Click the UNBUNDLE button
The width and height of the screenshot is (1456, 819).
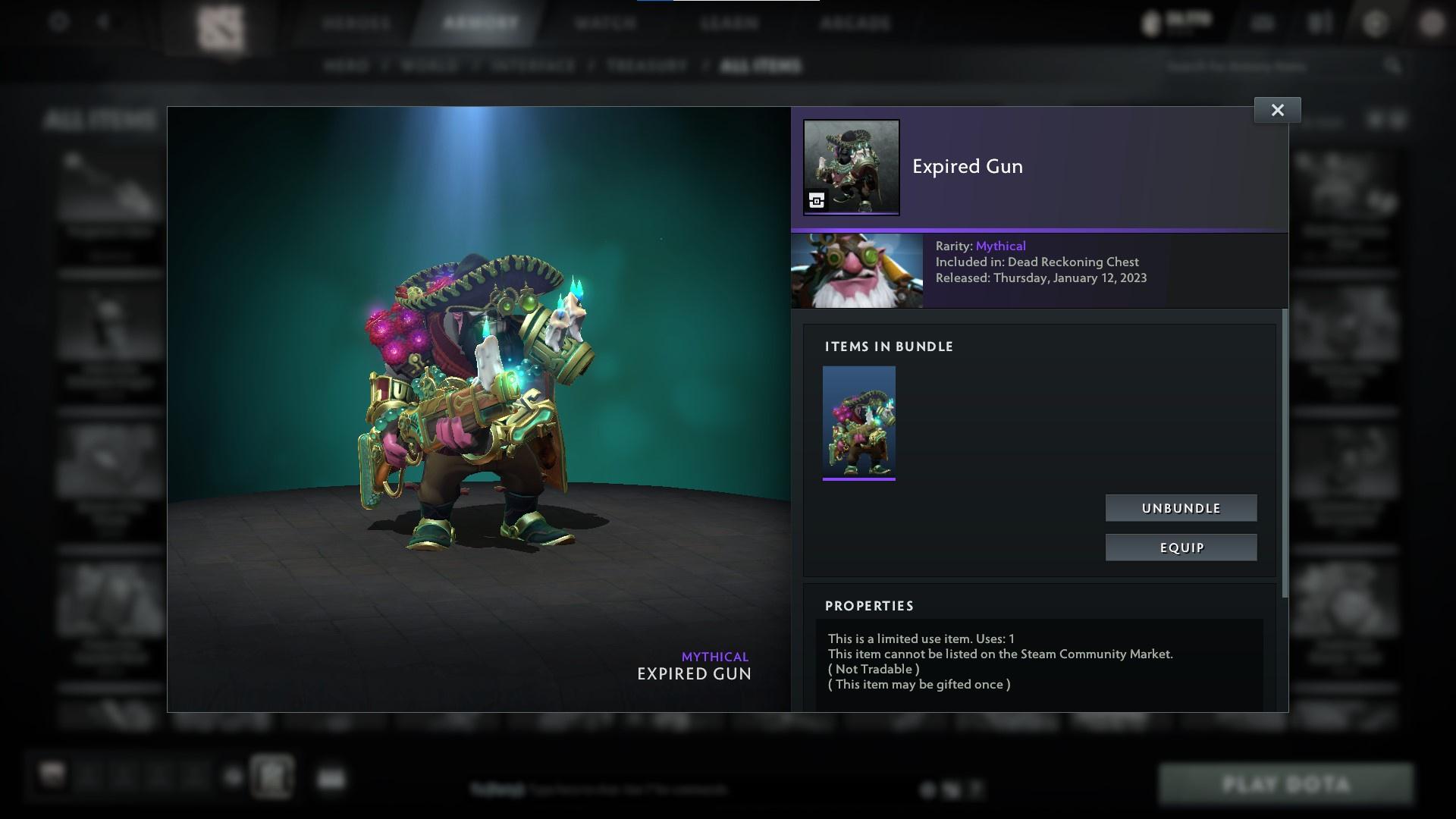[x=1181, y=508]
